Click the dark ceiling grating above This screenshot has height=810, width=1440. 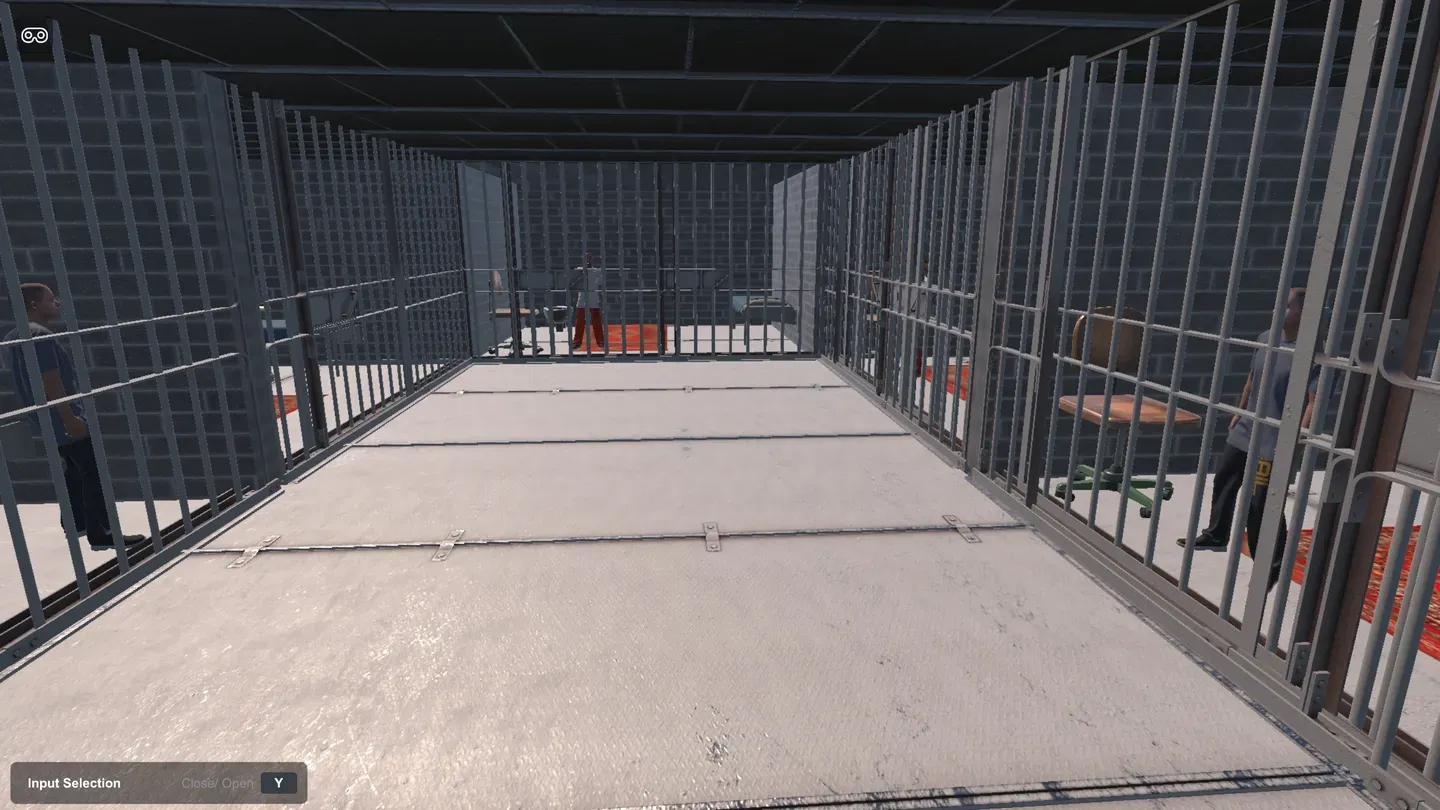(x=700, y=60)
